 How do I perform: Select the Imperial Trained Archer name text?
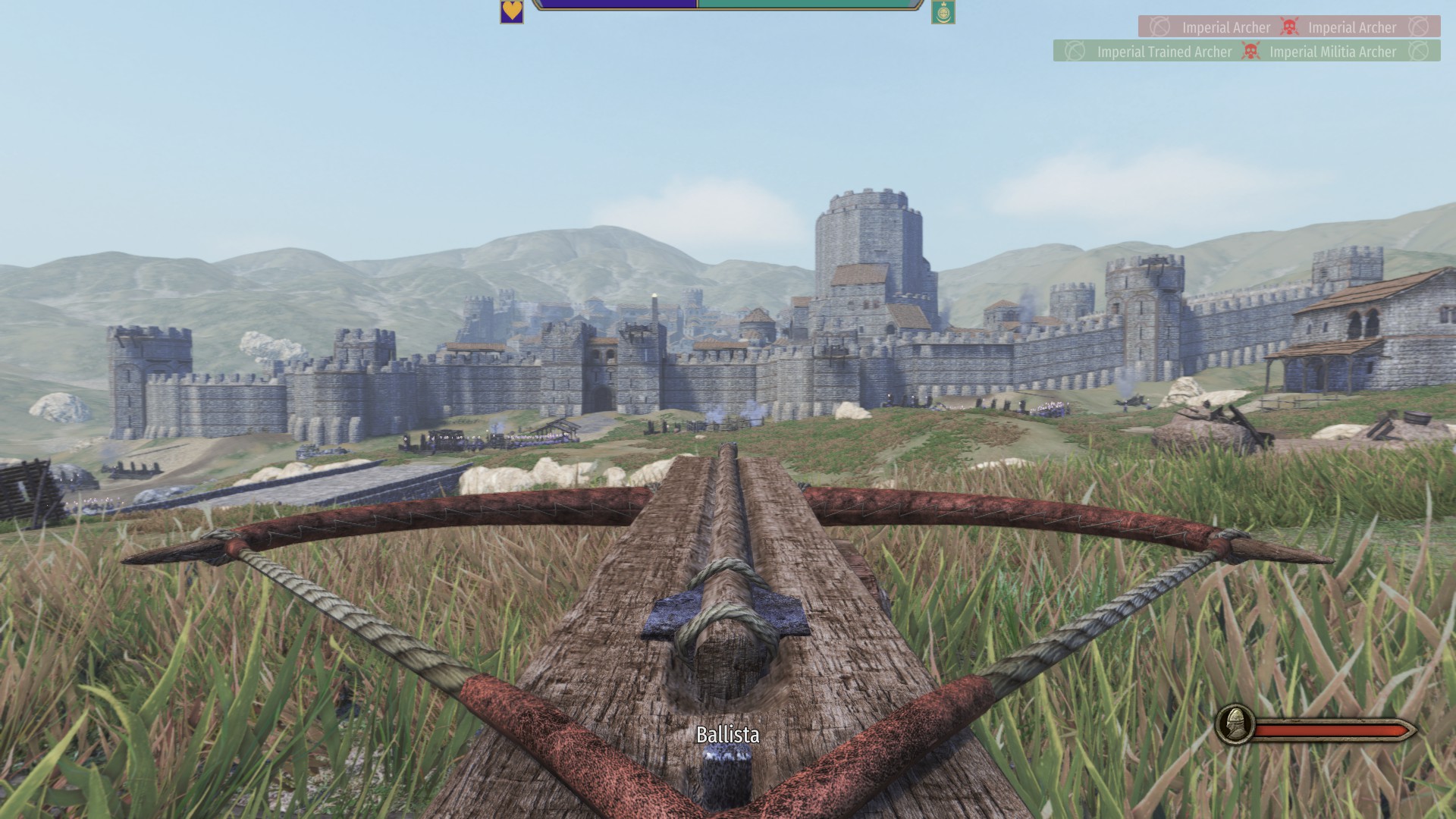[1164, 52]
